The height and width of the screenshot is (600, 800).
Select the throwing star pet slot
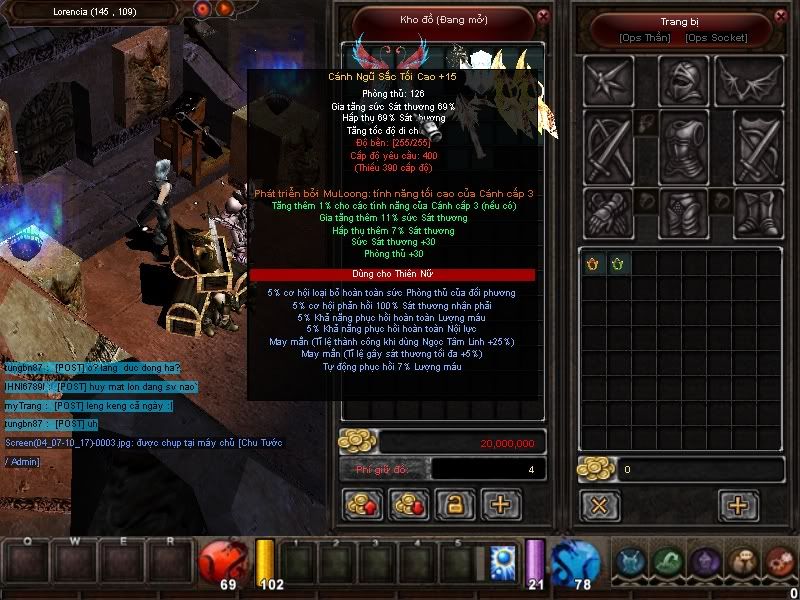611,79
